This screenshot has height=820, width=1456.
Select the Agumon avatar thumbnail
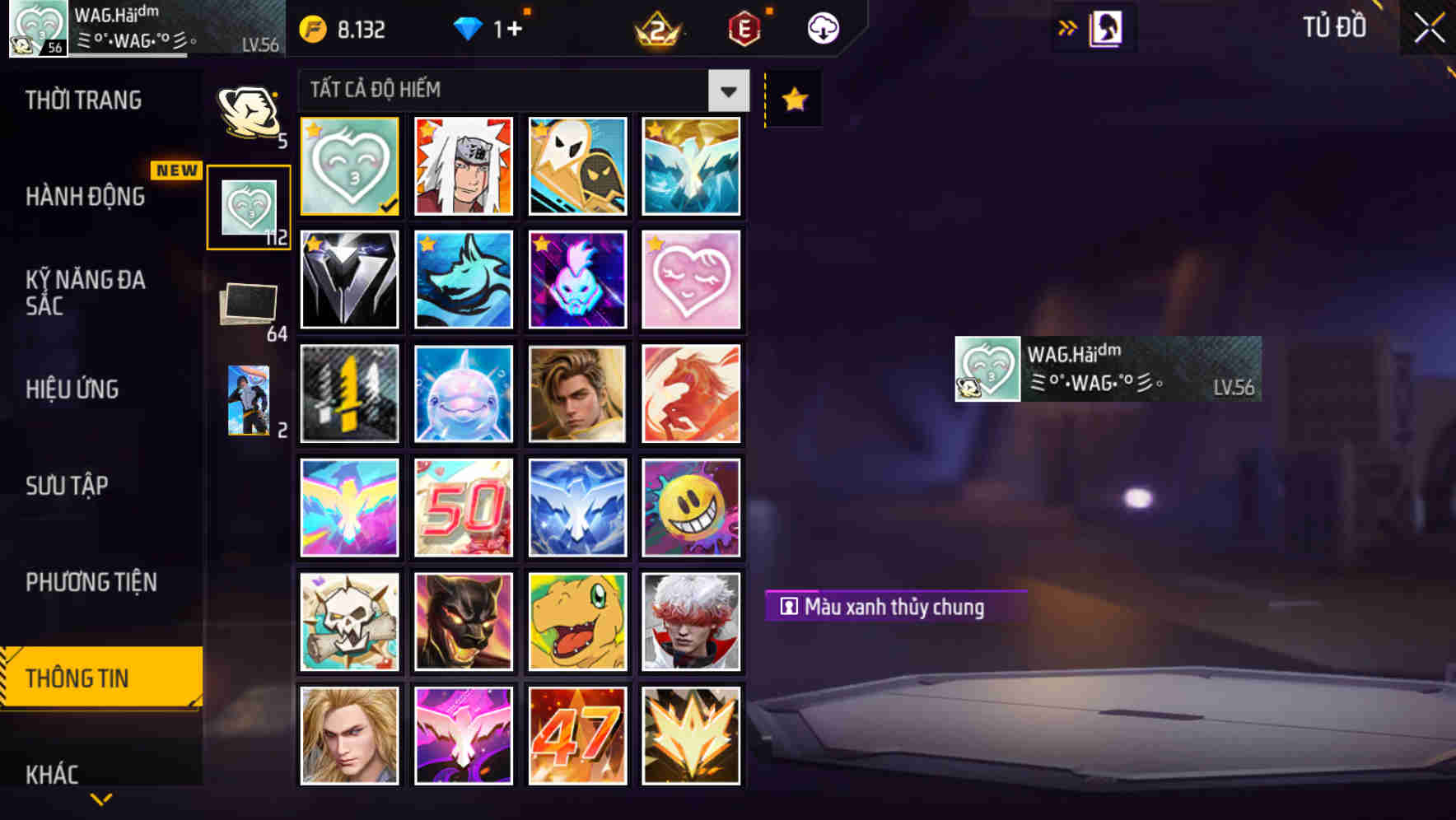coord(577,622)
